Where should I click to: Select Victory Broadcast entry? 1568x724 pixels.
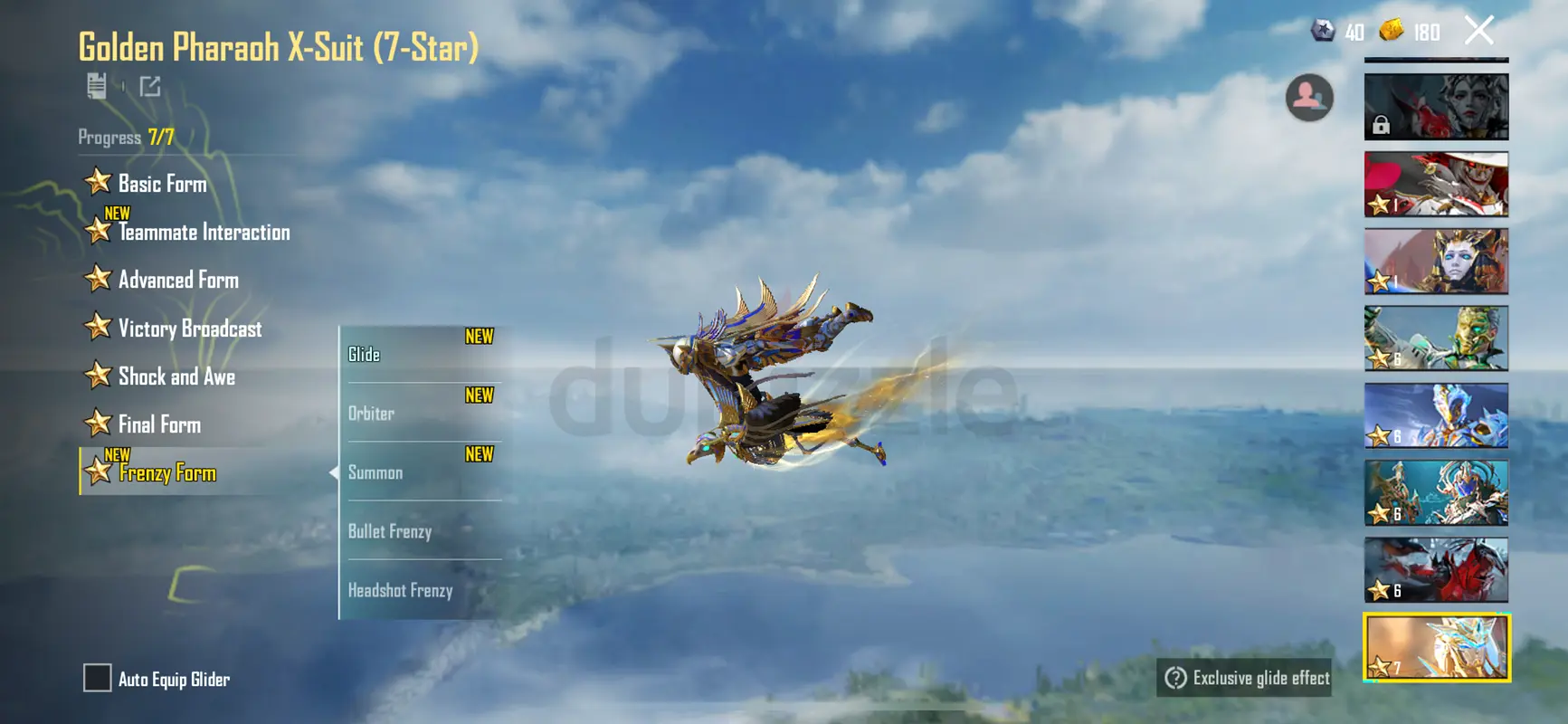[x=189, y=329]
